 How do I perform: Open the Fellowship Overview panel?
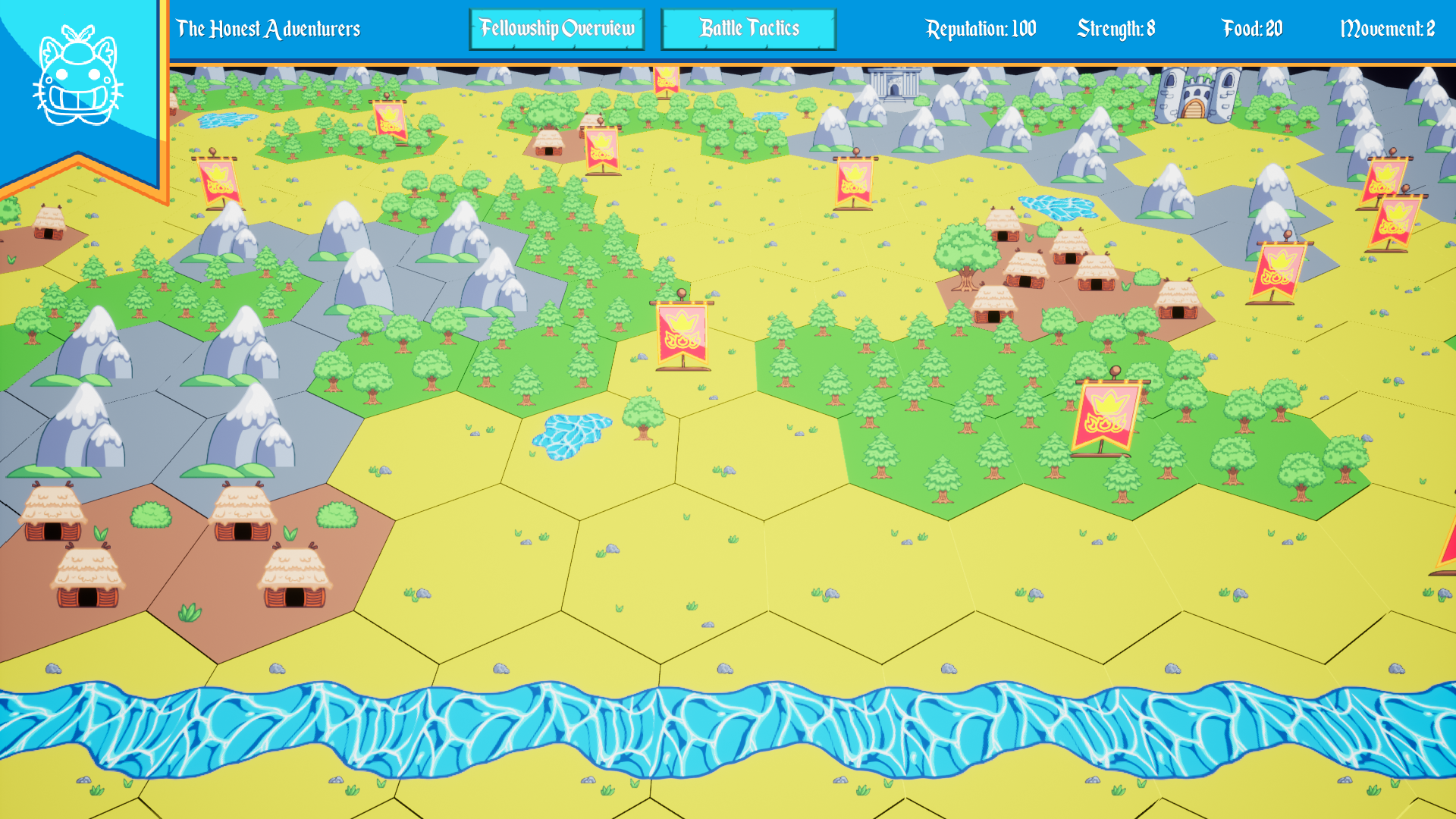tap(557, 29)
